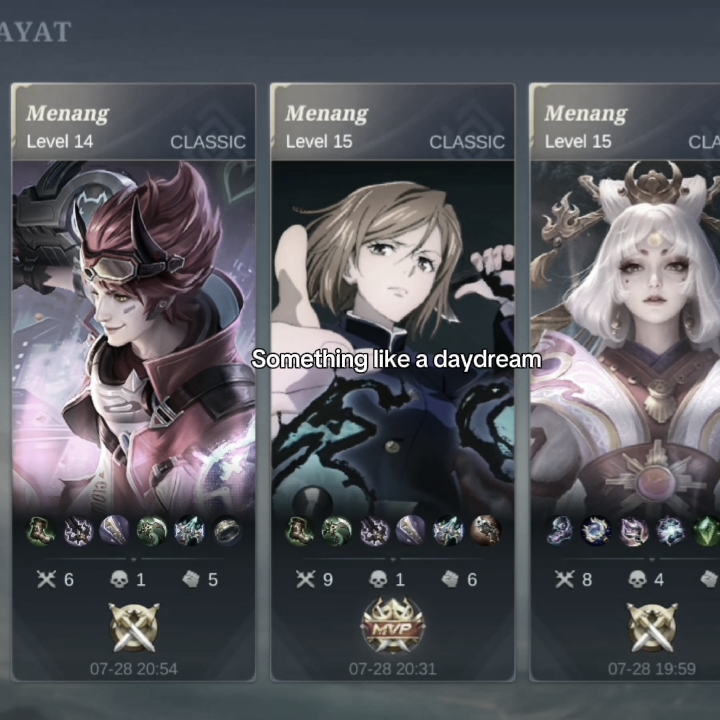This screenshot has height=720, width=720.
Task: Click the ring item in the Level 14 match
Action: point(227,531)
